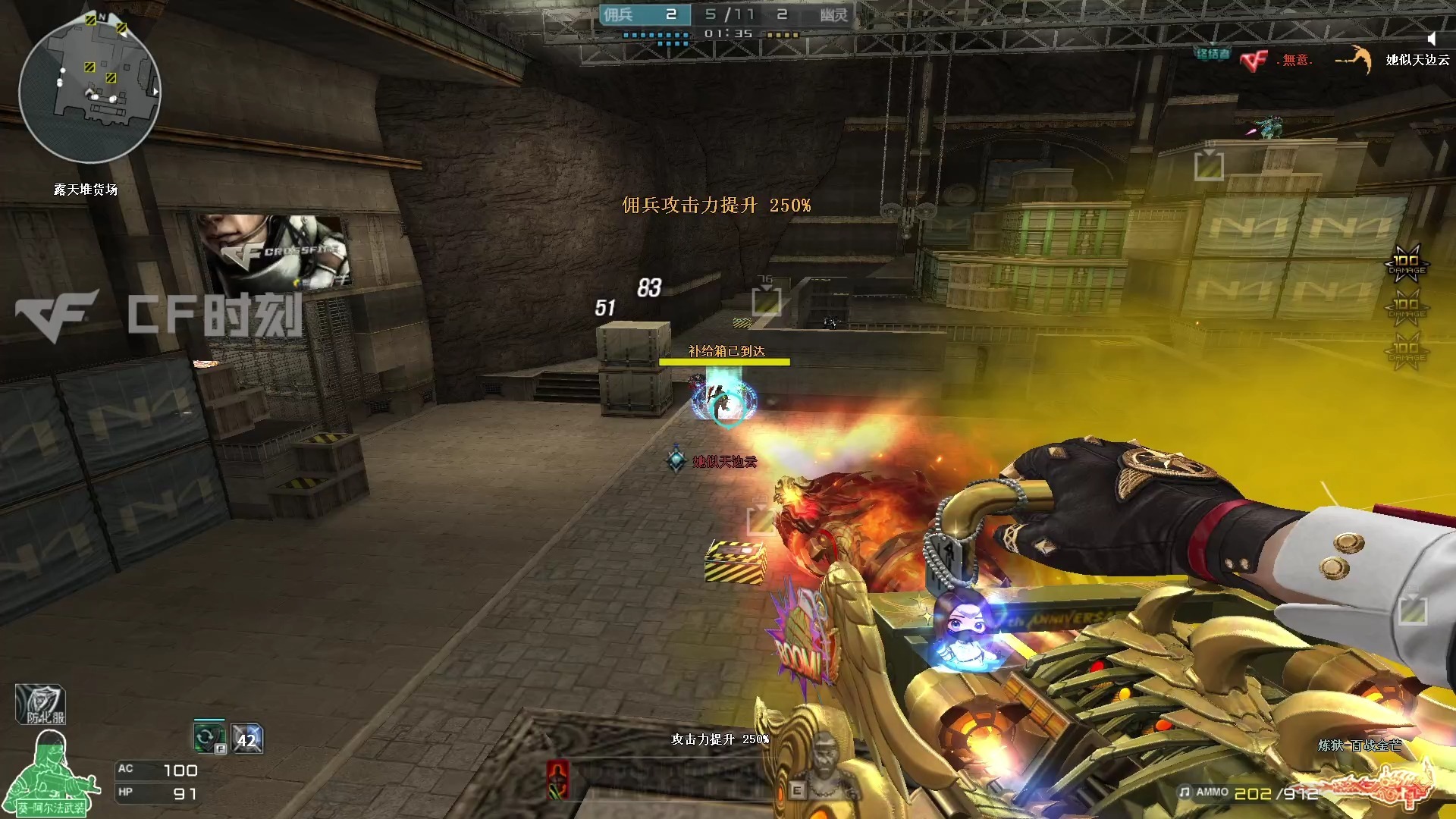Screen dimensions: 1456x819
Task: Click the skill icon showing 42 cooldown
Action: tap(247, 739)
